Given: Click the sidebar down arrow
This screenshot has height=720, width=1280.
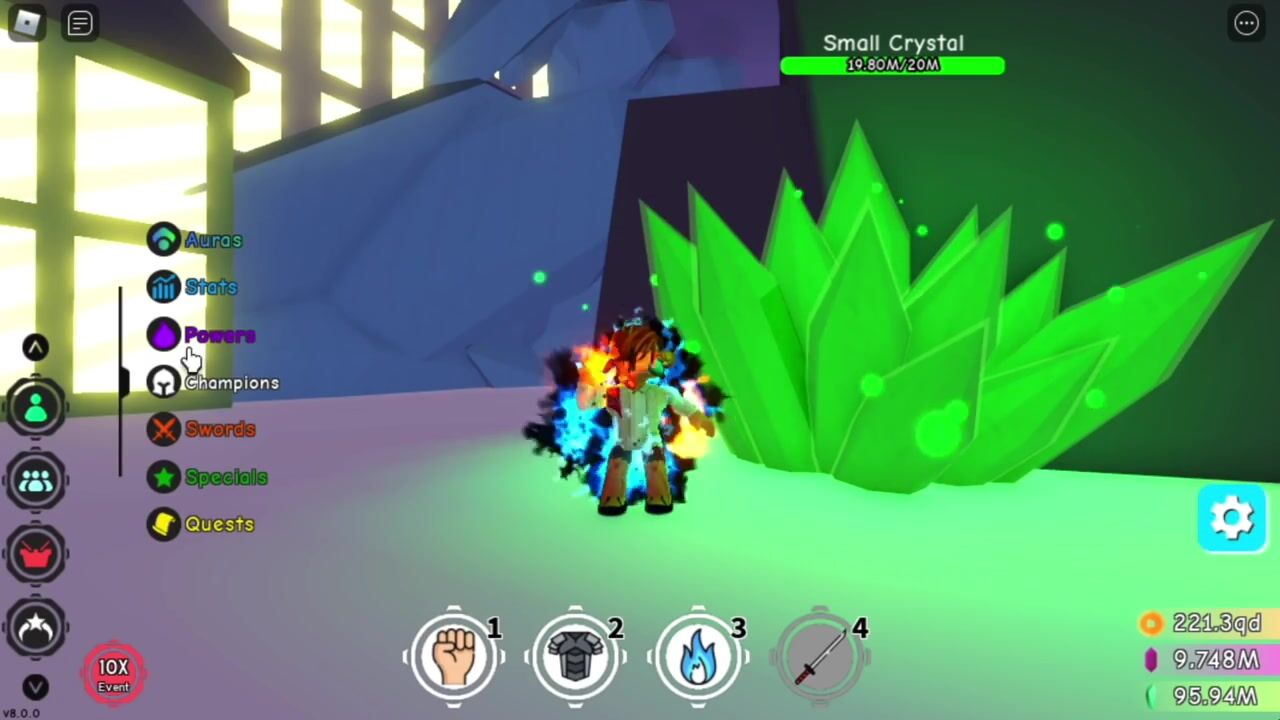Looking at the screenshot, I should 36,687.
